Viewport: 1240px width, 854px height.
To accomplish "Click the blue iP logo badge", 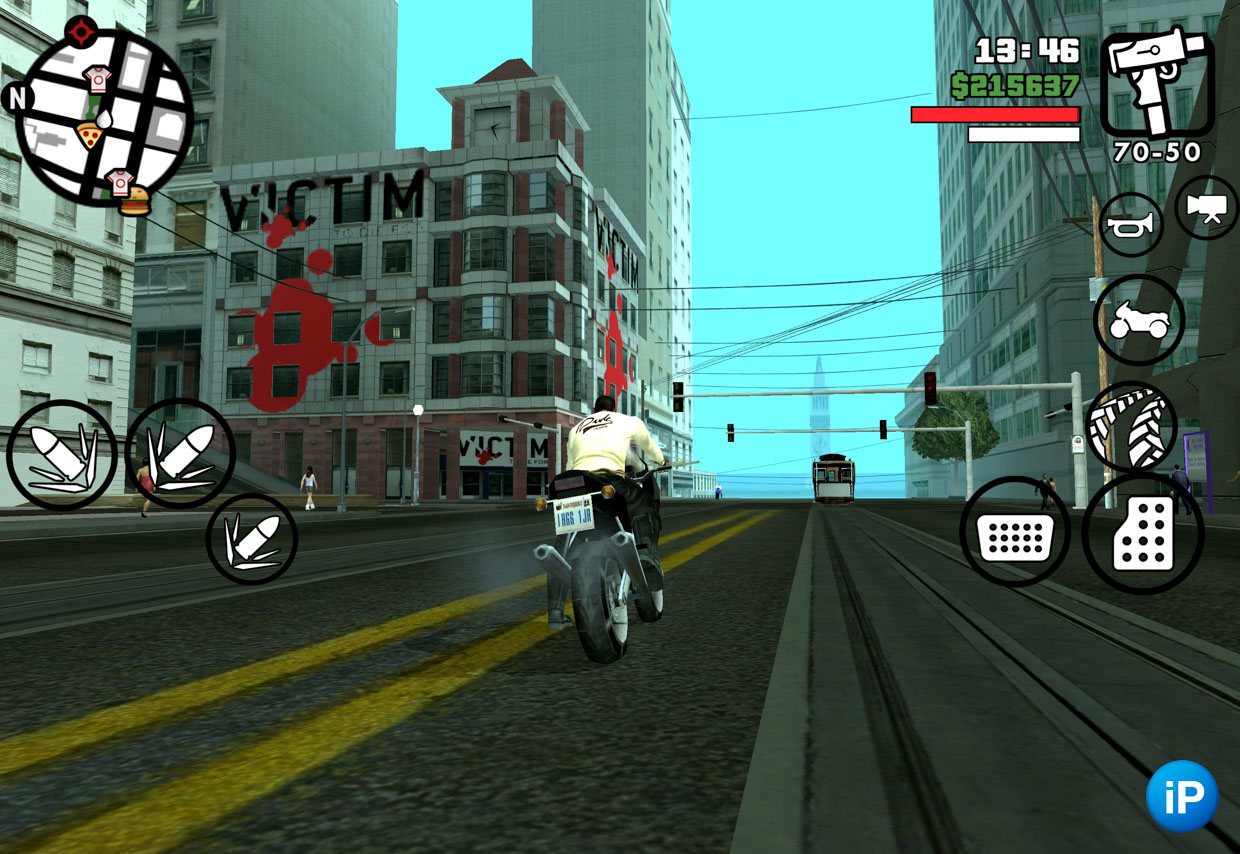I will point(1182,796).
